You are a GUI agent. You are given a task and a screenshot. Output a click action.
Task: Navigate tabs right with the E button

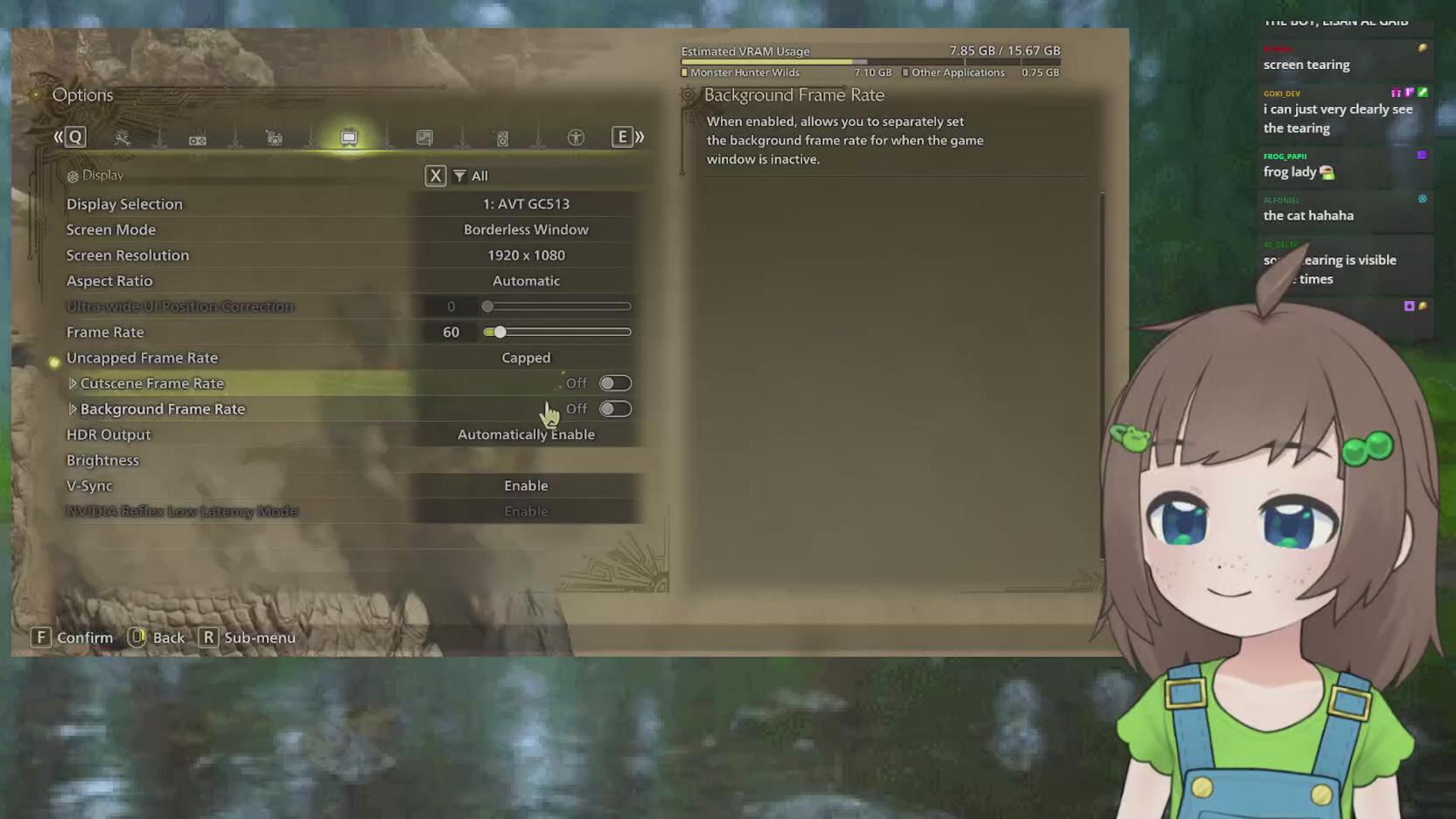623,137
